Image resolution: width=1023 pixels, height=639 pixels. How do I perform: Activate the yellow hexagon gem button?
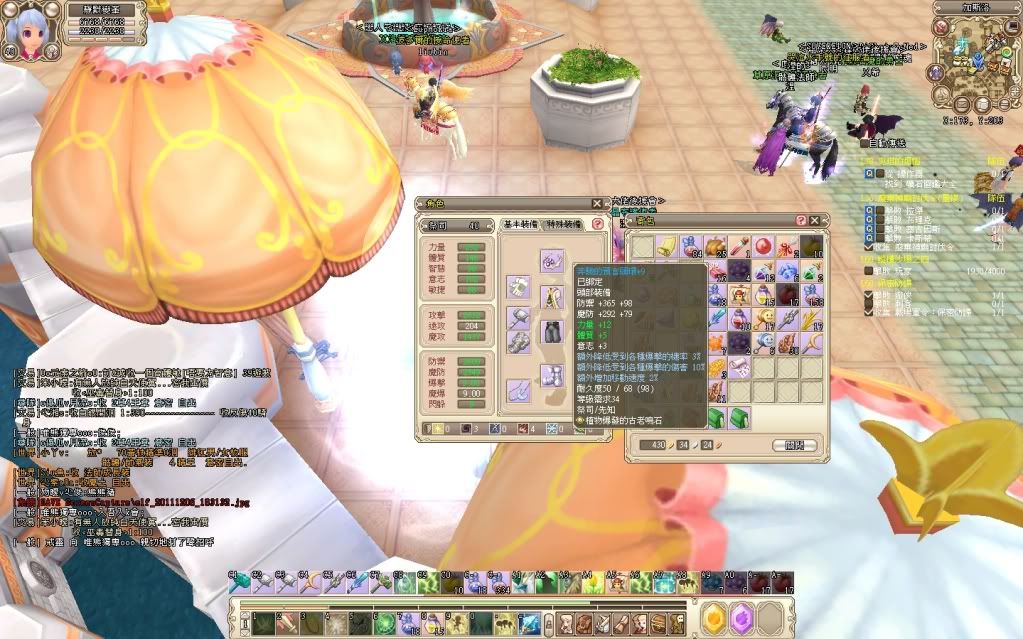[x=714, y=619]
